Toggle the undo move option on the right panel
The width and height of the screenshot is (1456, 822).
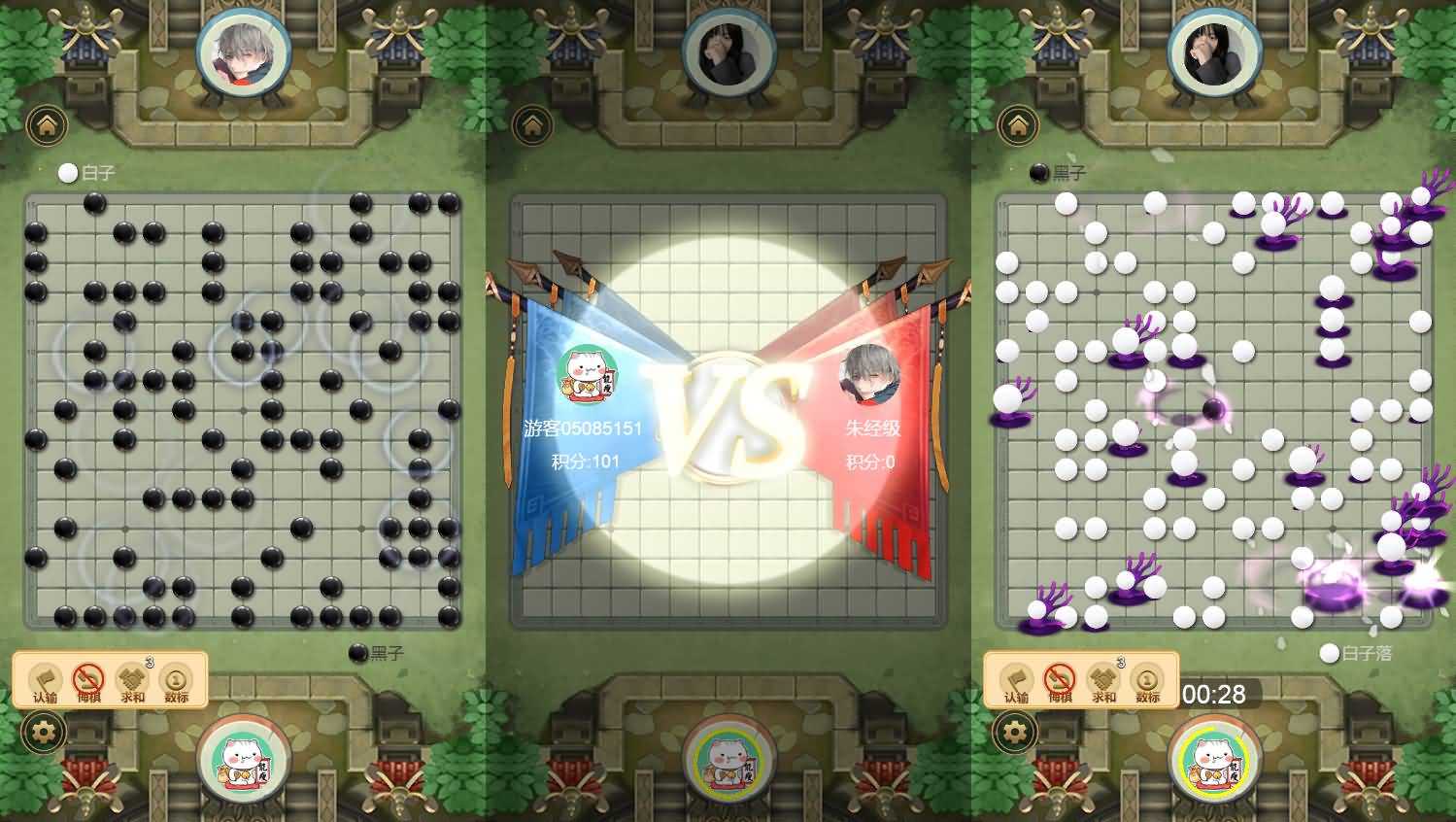point(1061,680)
